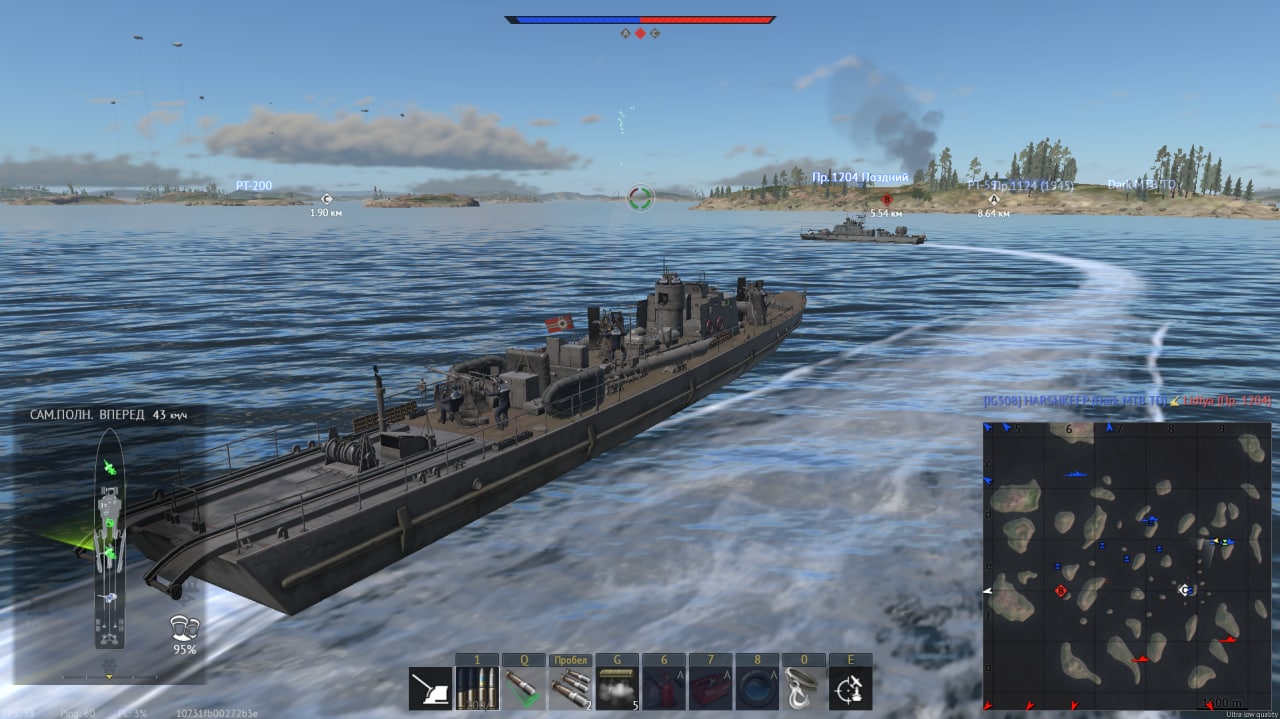Screen dimensions: 1280x719
Task: Open the target designation icon
Action: click(x=851, y=688)
